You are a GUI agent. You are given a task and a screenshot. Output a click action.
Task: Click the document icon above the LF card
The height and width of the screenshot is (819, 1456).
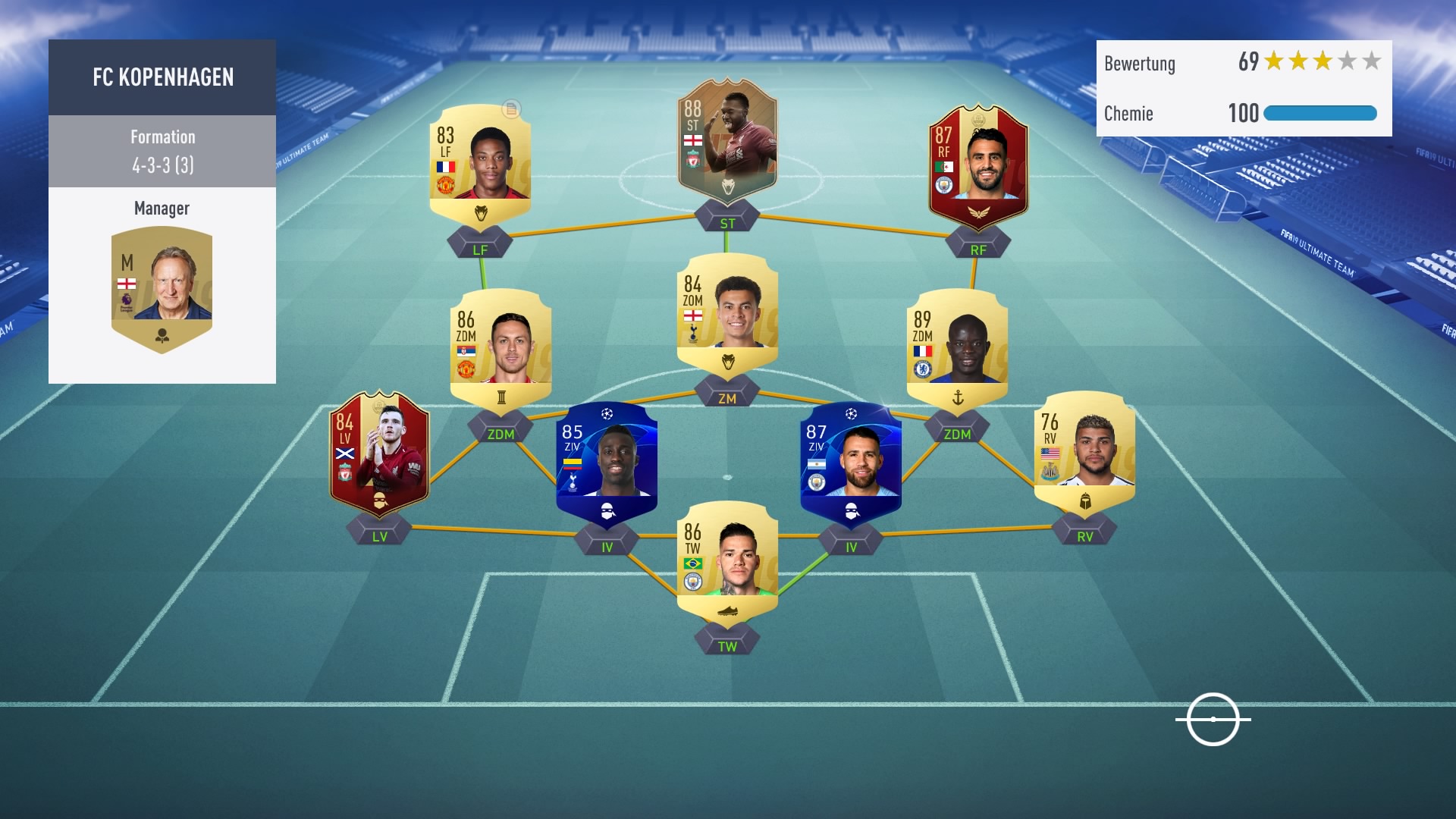click(511, 109)
